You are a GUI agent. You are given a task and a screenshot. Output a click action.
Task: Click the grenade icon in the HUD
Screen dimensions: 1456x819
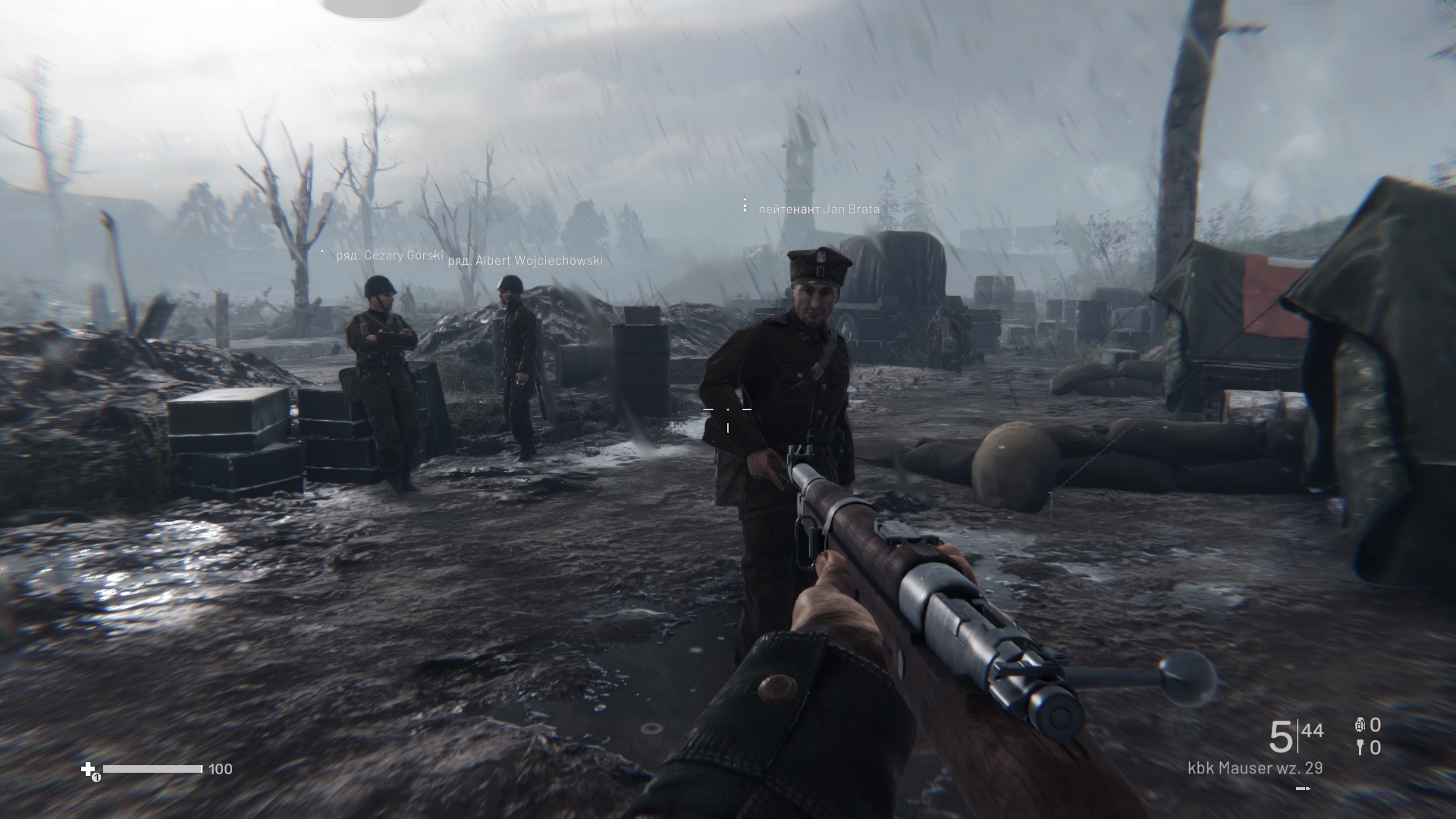pos(1360,725)
